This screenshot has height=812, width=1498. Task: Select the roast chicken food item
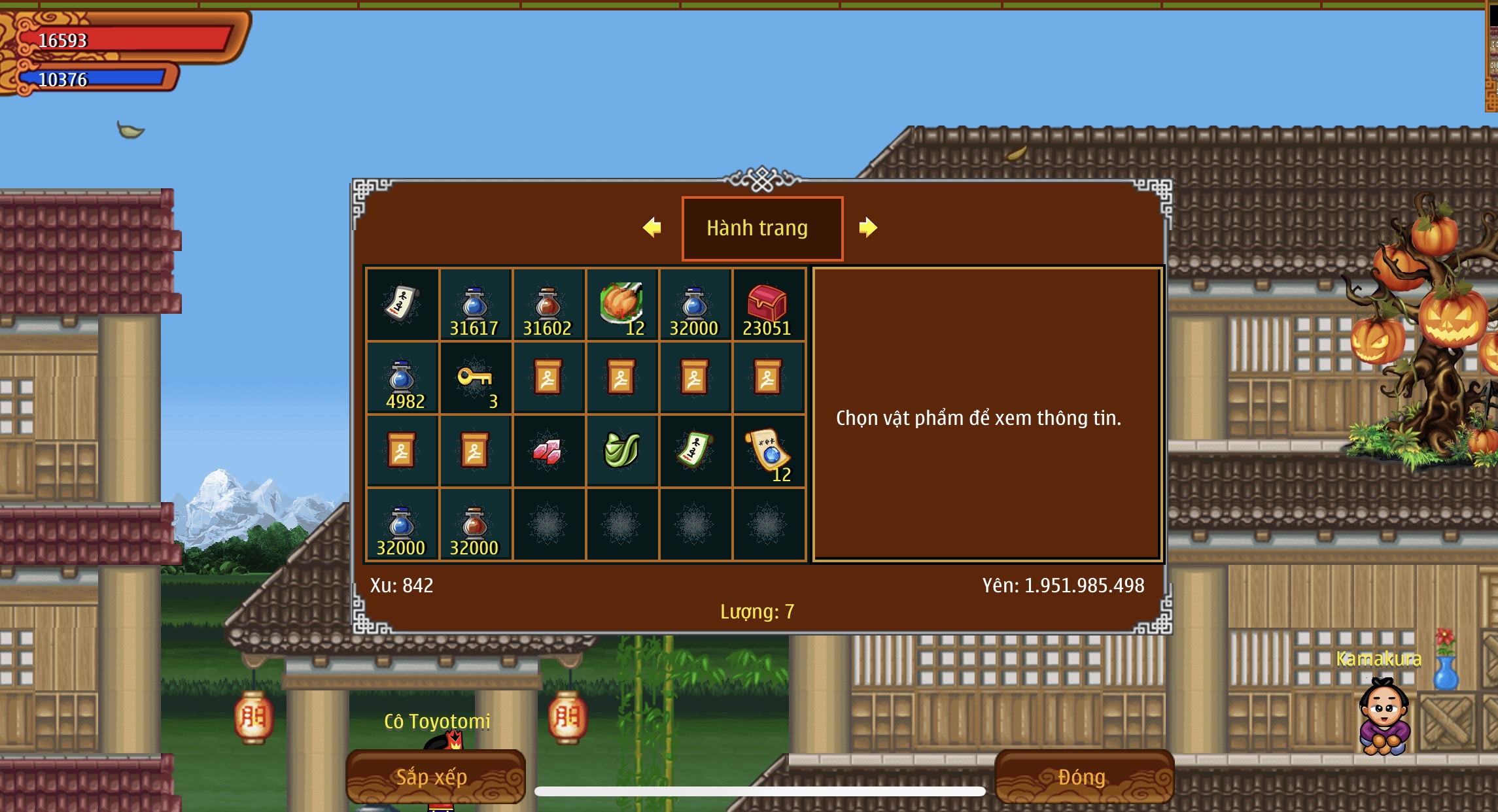pyautogui.click(x=622, y=305)
